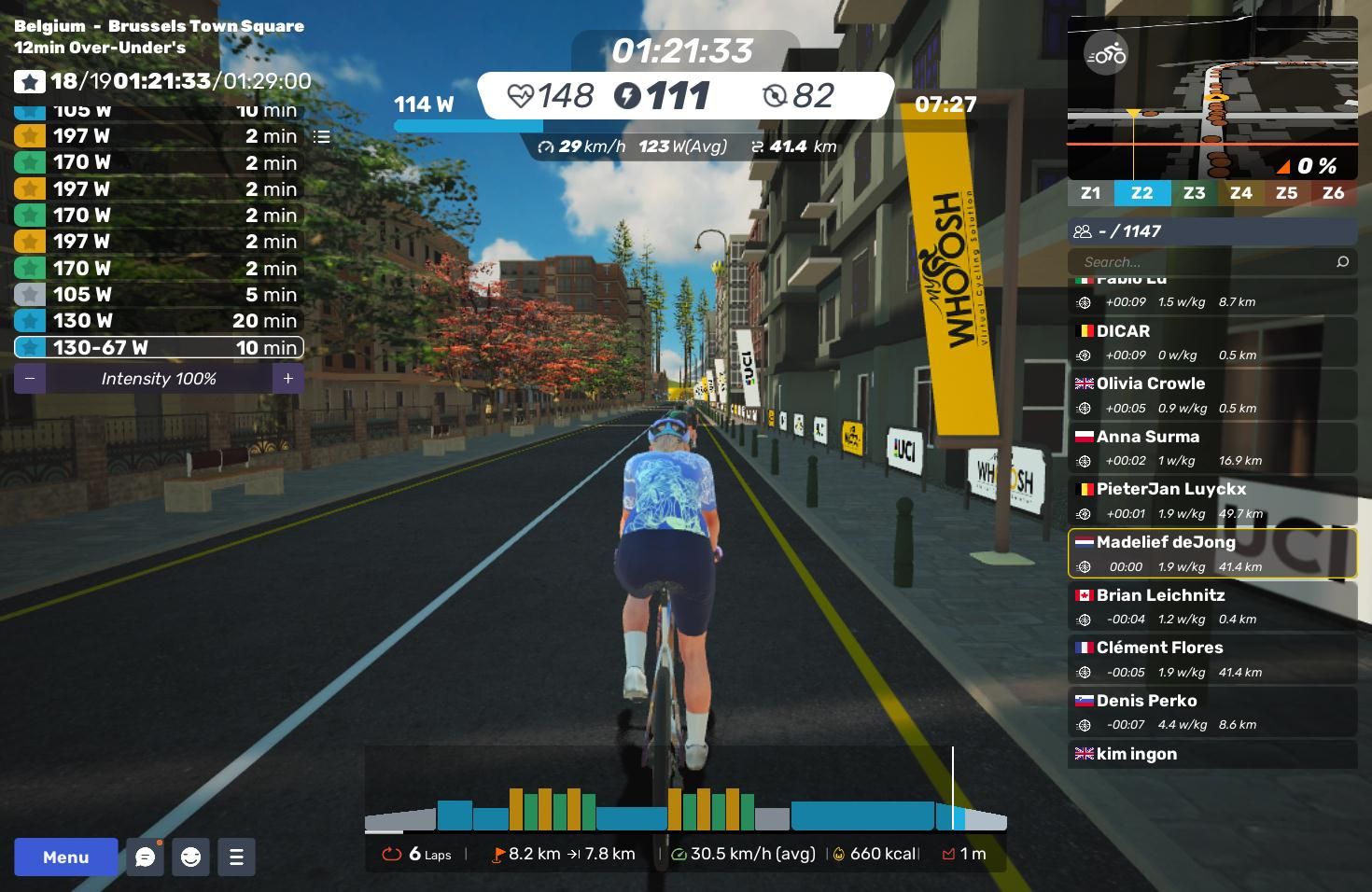
Task: Toggle the workout list icon
Action: pos(322,136)
